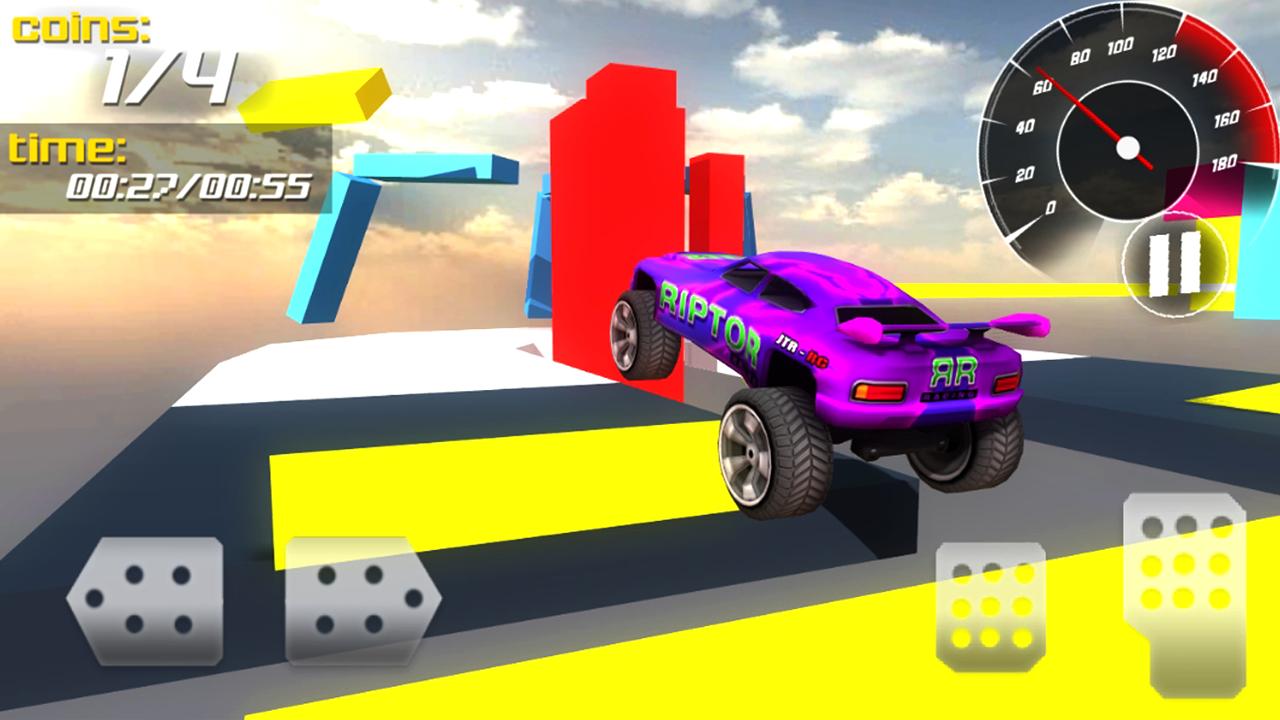The height and width of the screenshot is (720, 1280).
Task: Pause the race using the pause icon
Action: 1172,262
